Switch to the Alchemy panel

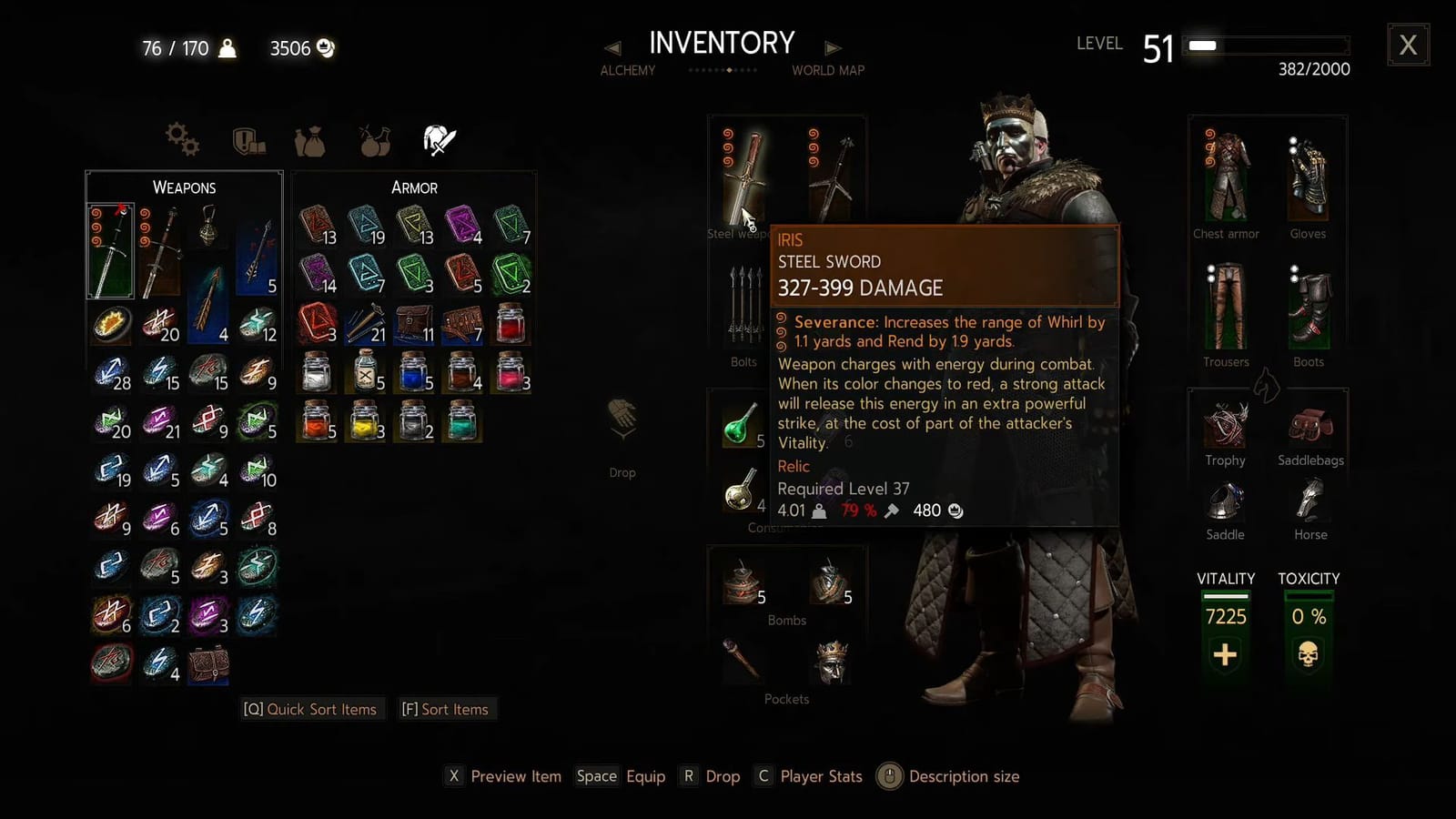[x=627, y=70]
